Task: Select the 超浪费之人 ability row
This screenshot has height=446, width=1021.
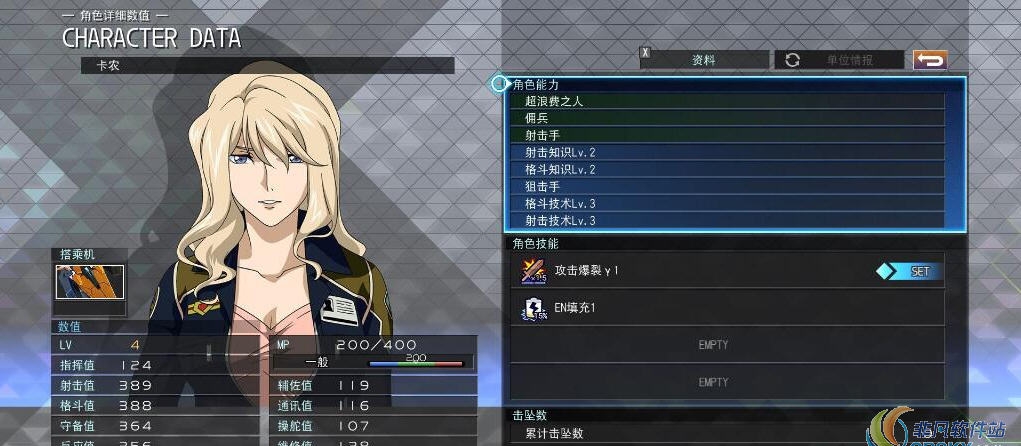Action: tap(728, 101)
